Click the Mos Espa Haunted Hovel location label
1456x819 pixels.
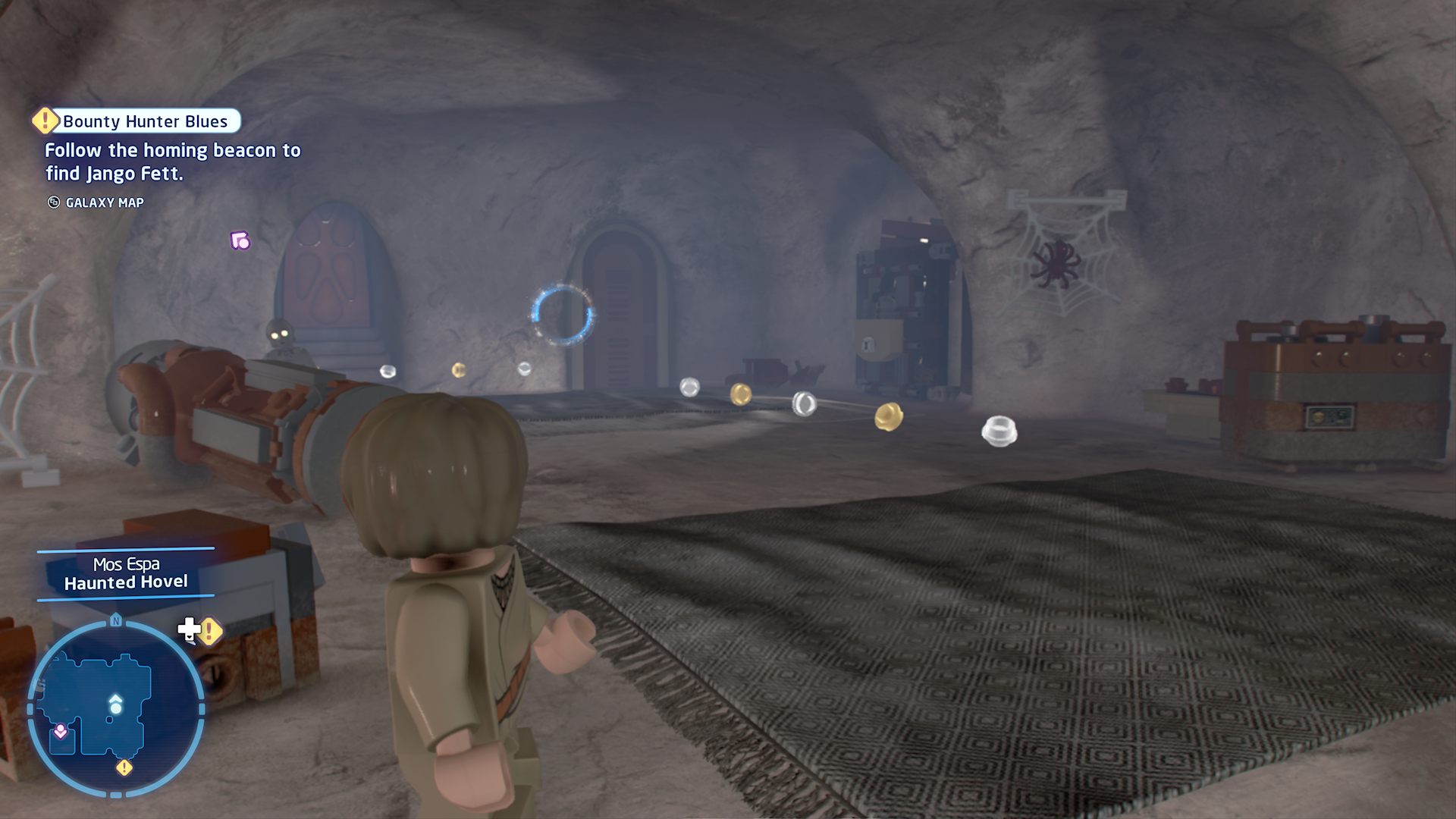pyautogui.click(x=126, y=573)
